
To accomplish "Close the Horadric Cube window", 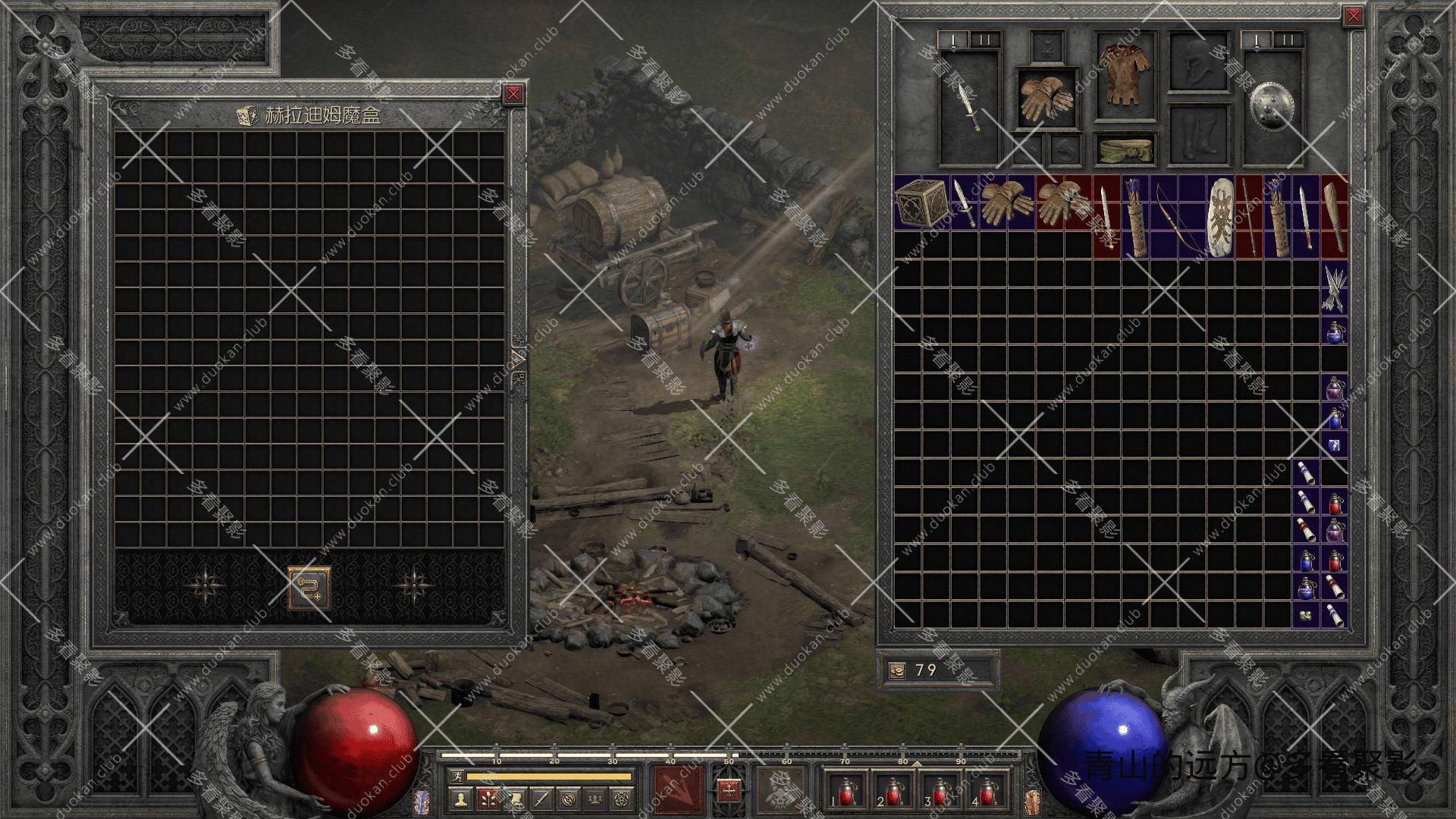I will pos(514,94).
